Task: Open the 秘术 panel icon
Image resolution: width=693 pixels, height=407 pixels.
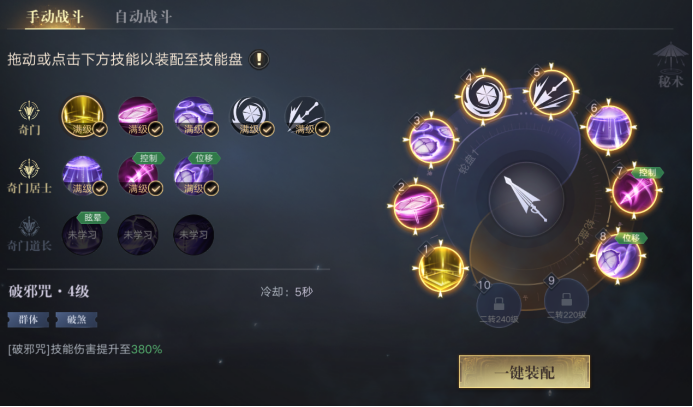Action: coord(669,65)
